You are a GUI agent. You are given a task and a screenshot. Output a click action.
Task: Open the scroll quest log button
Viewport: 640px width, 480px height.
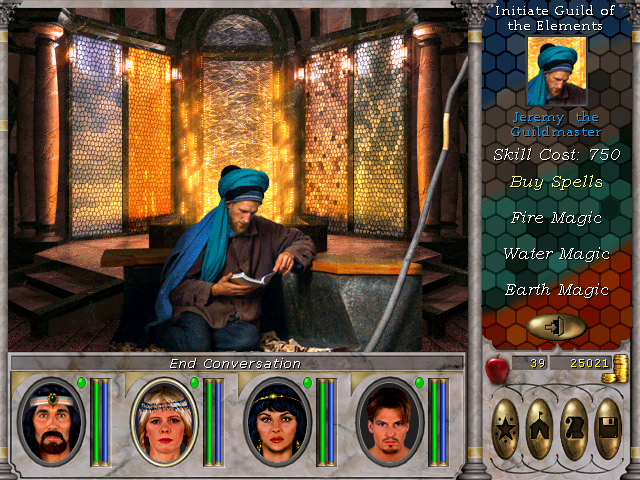(574, 428)
